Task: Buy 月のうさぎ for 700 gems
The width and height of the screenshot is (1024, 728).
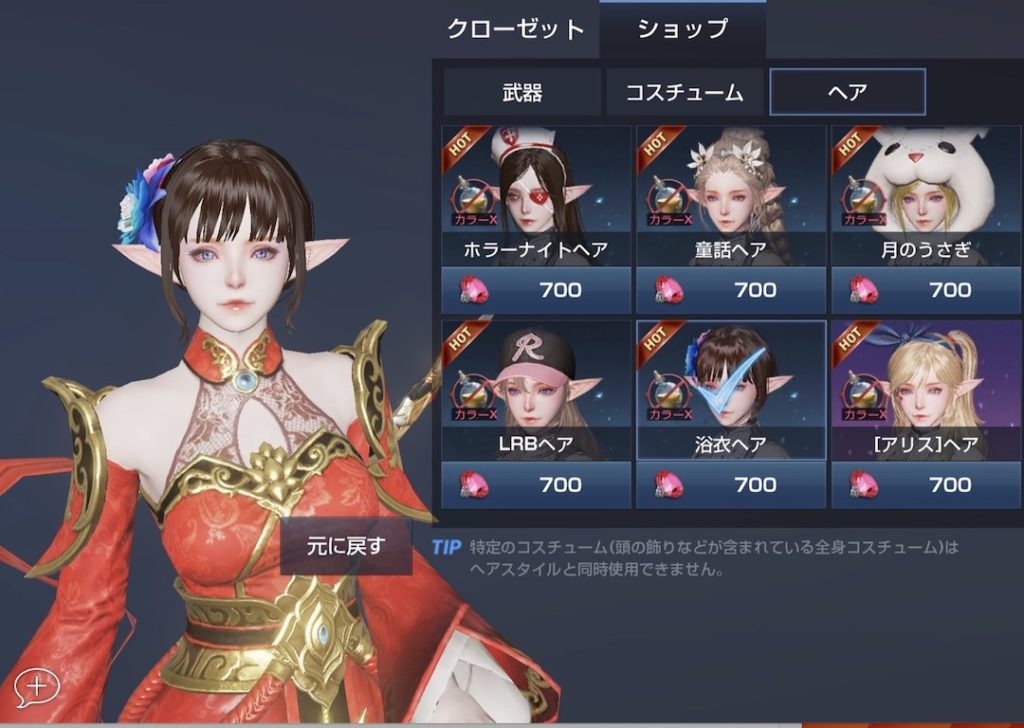Action: (926, 290)
